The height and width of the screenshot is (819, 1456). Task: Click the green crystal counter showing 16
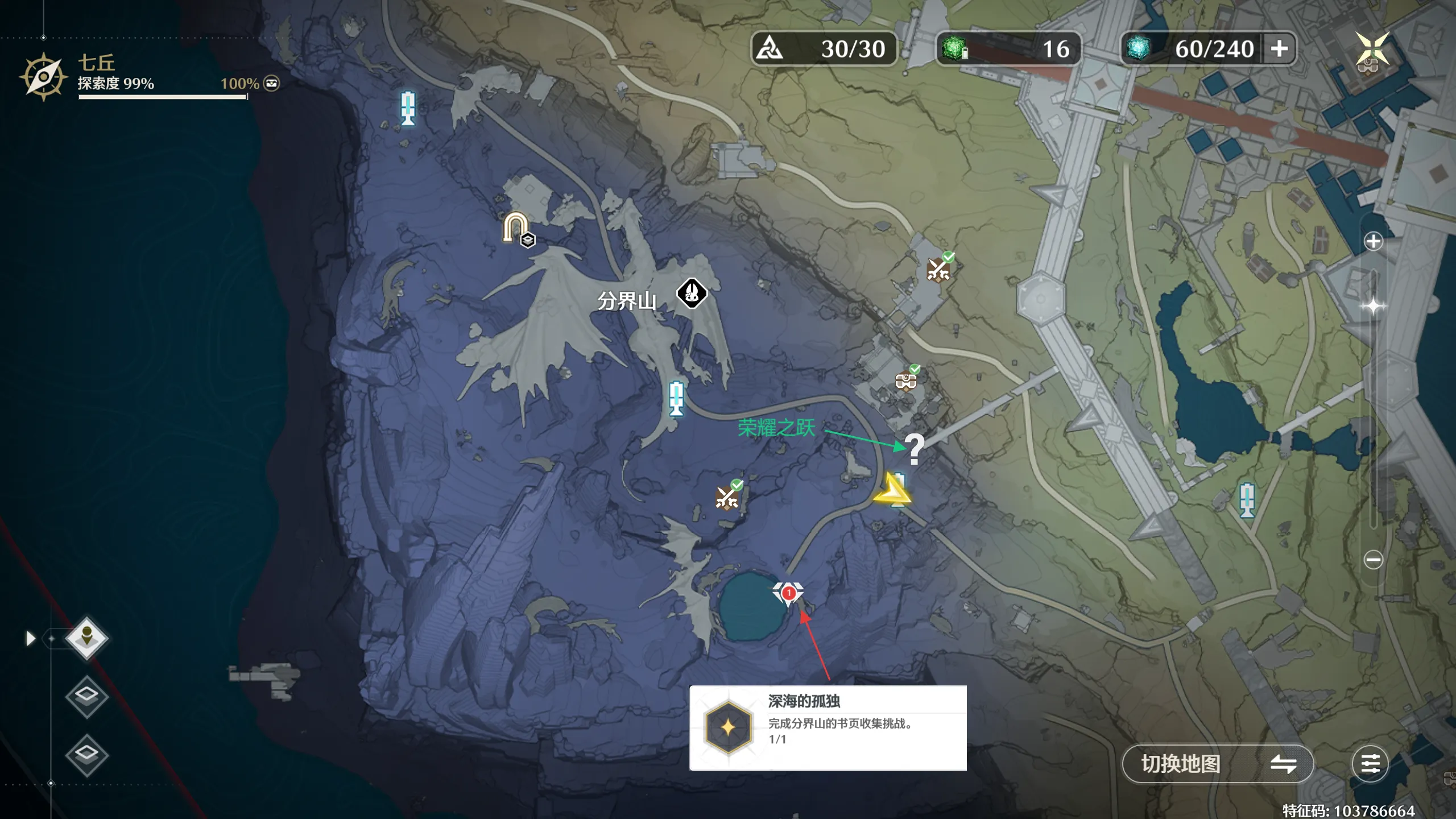point(1008,49)
